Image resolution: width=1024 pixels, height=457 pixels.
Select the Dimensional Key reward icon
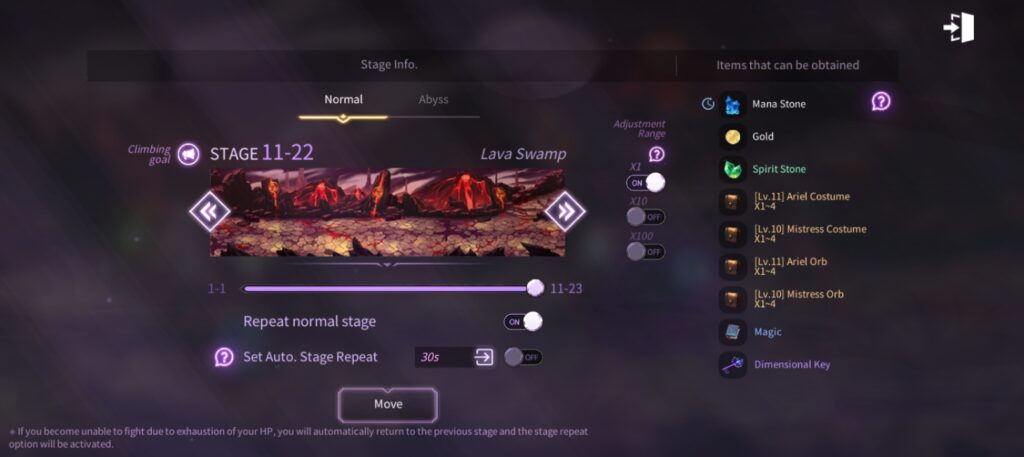733,365
